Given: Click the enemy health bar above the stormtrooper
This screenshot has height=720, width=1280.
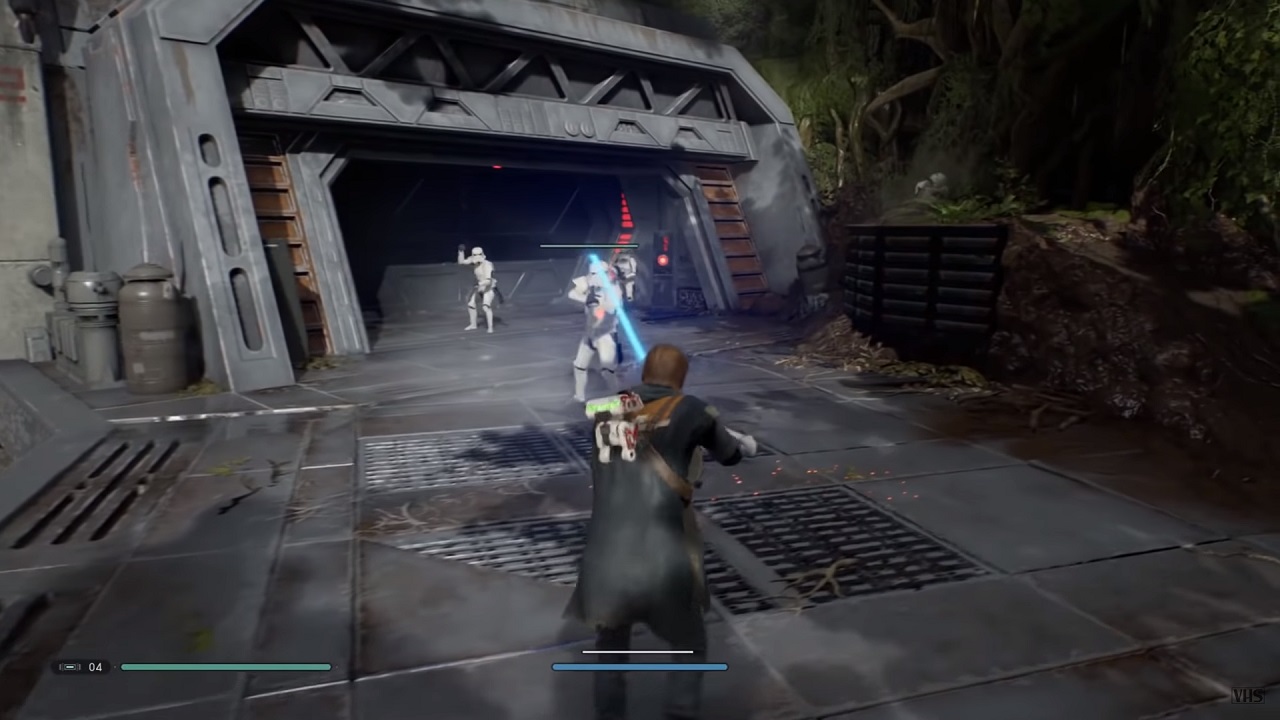Looking at the screenshot, I should [589, 245].
